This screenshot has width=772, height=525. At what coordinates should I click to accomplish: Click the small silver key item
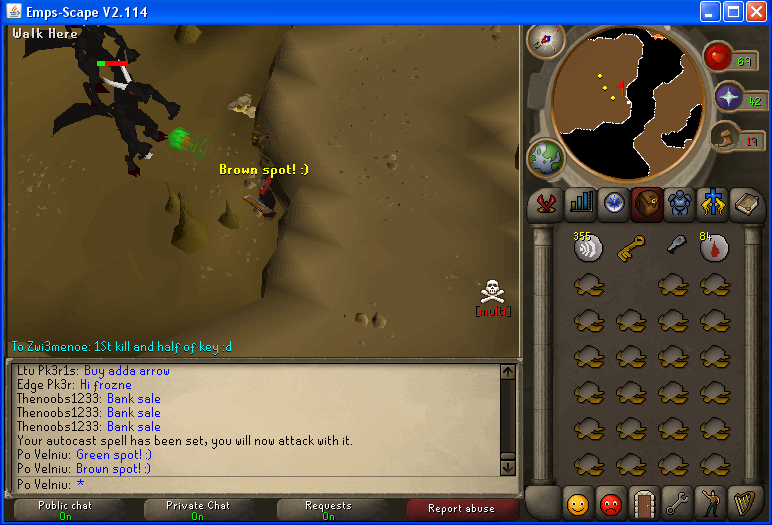[x=675, y=246]
